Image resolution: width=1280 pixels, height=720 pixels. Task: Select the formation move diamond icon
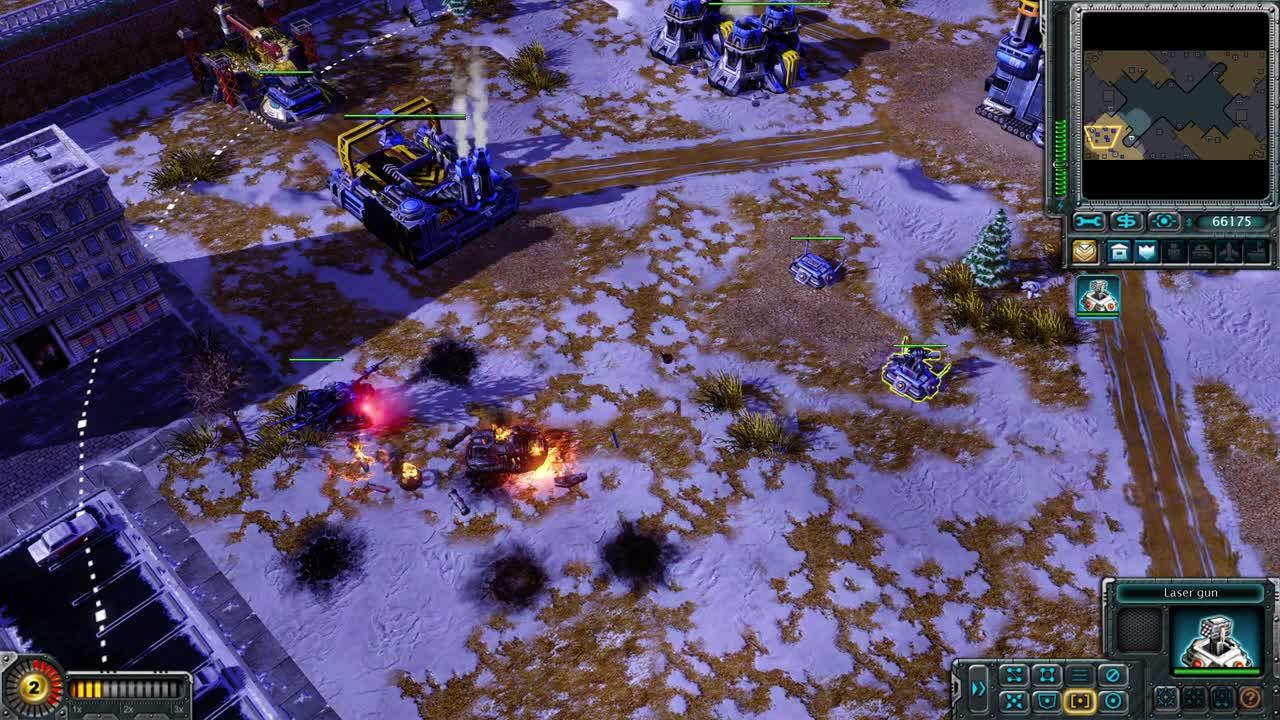pyautogui.click(x=1047, y=672)
